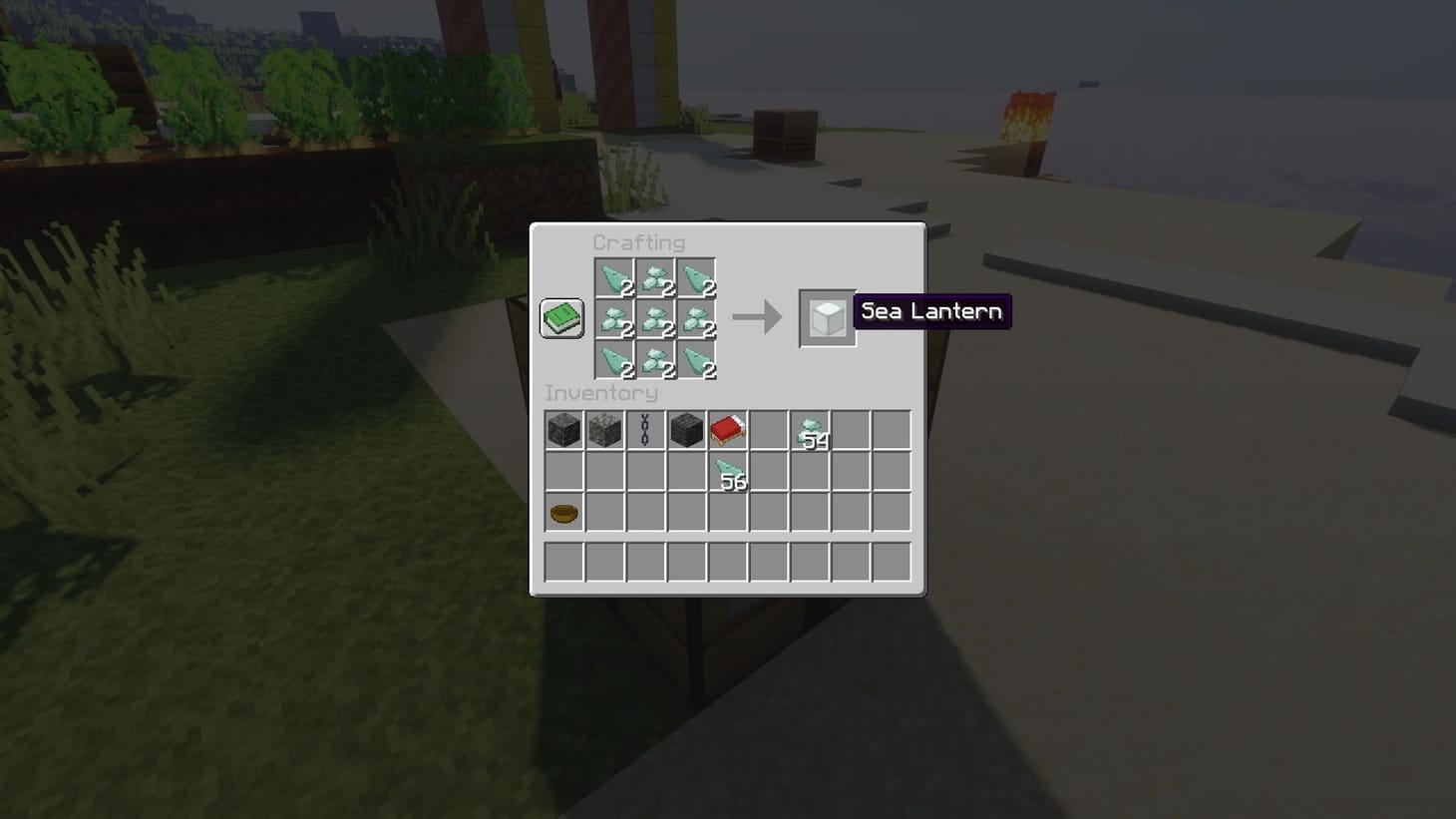Image resolution: width=1456 pixels, height=819 pixels.
Task: Select the bowl in inventory
Action: [564, 511]
